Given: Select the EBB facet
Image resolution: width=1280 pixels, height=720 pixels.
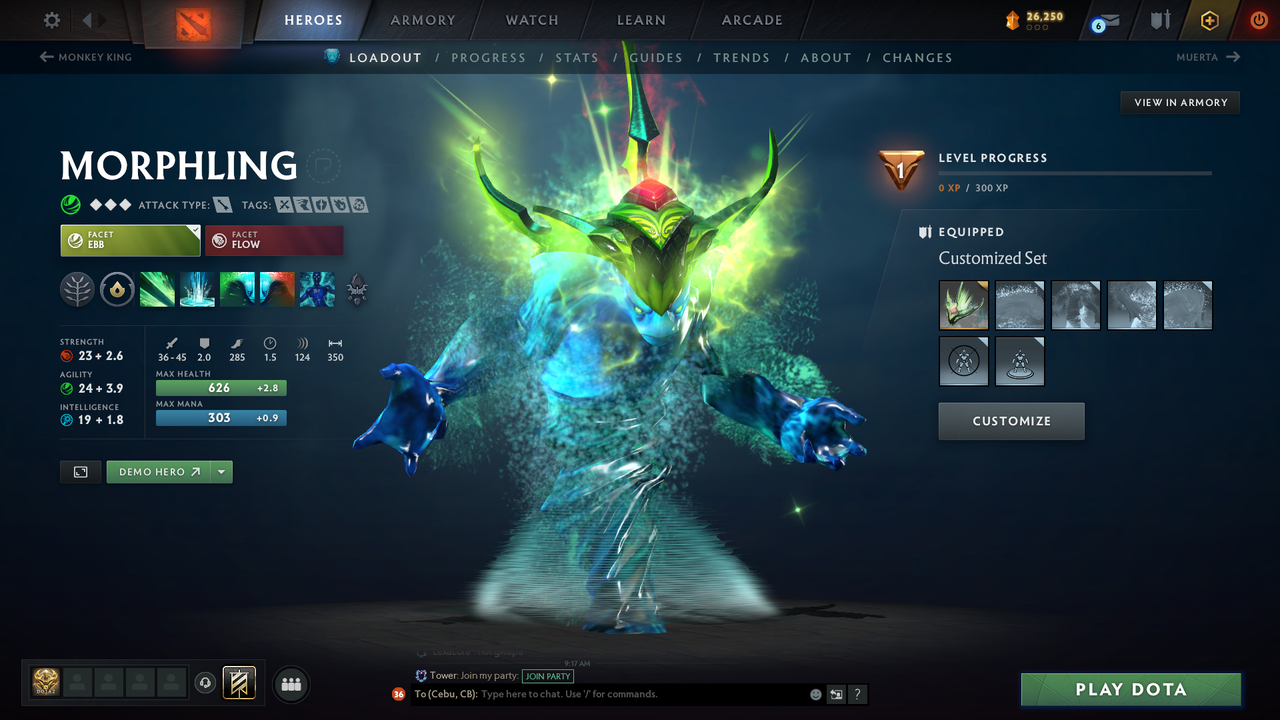Looking at the screenshot, I should (x=130, y=240).
